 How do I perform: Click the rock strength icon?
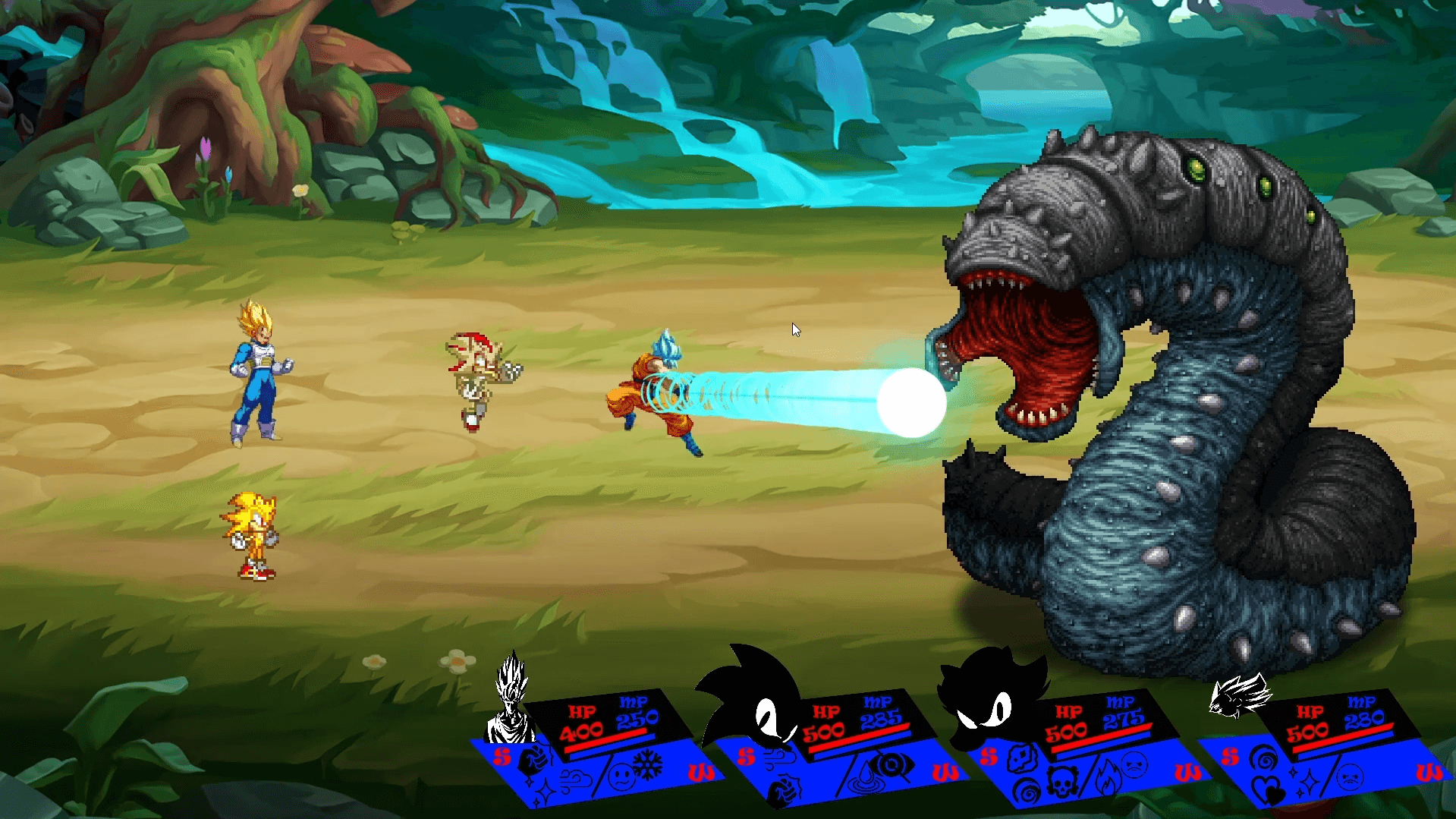point(1022,758)
